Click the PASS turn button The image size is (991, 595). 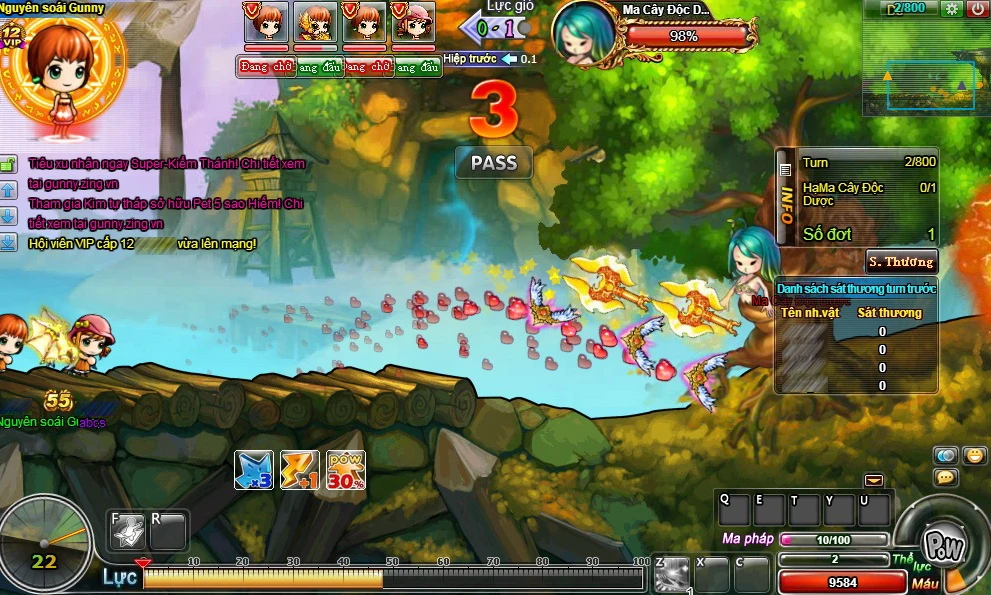494,162
